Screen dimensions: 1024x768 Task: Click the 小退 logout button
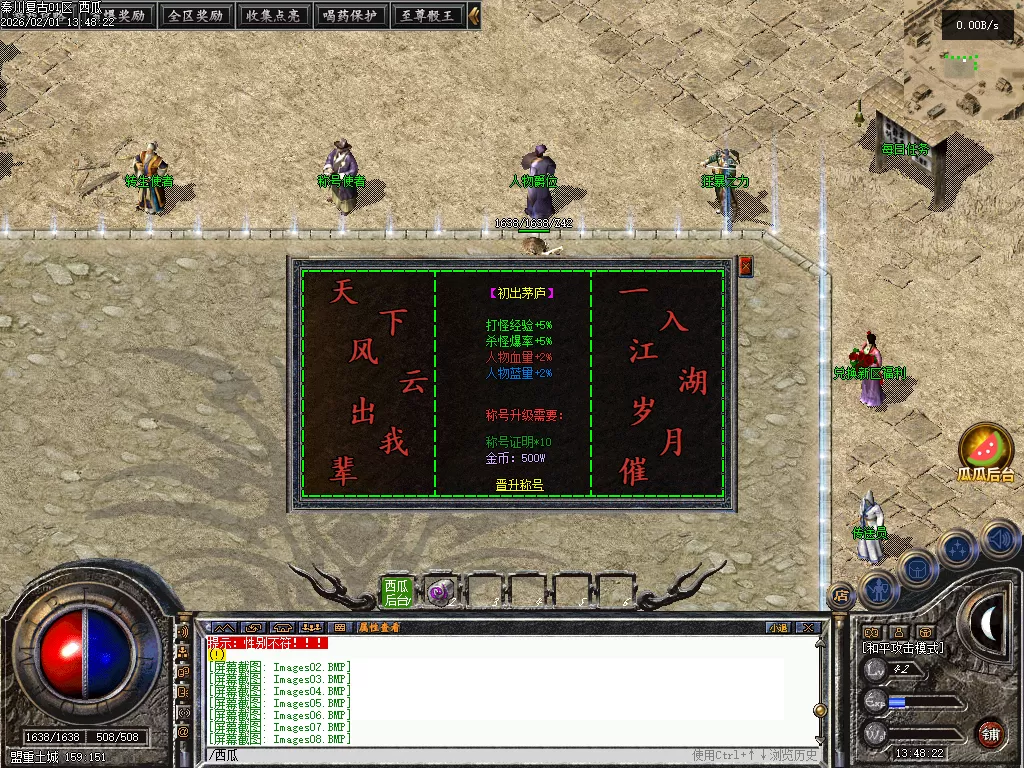click(778, 628)
